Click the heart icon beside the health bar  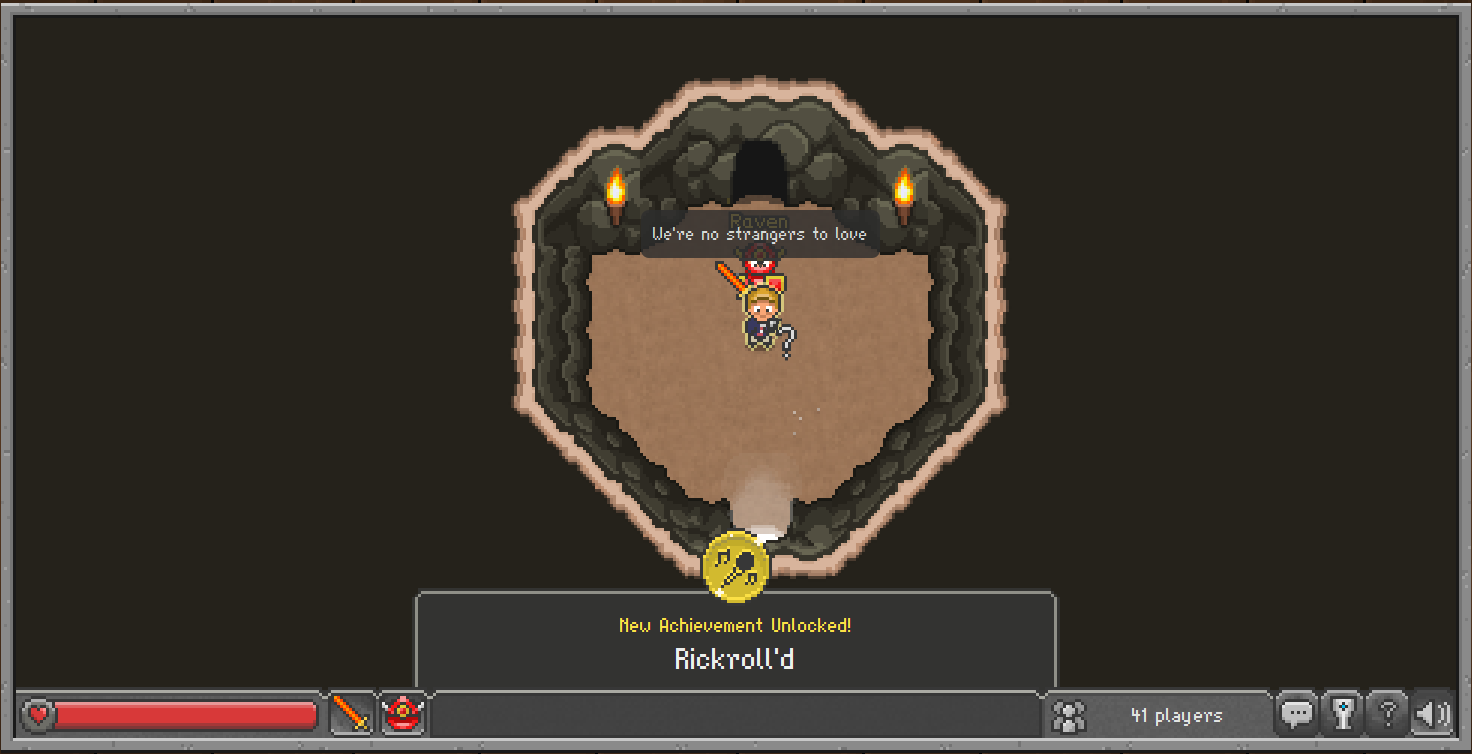coord(38,714)
